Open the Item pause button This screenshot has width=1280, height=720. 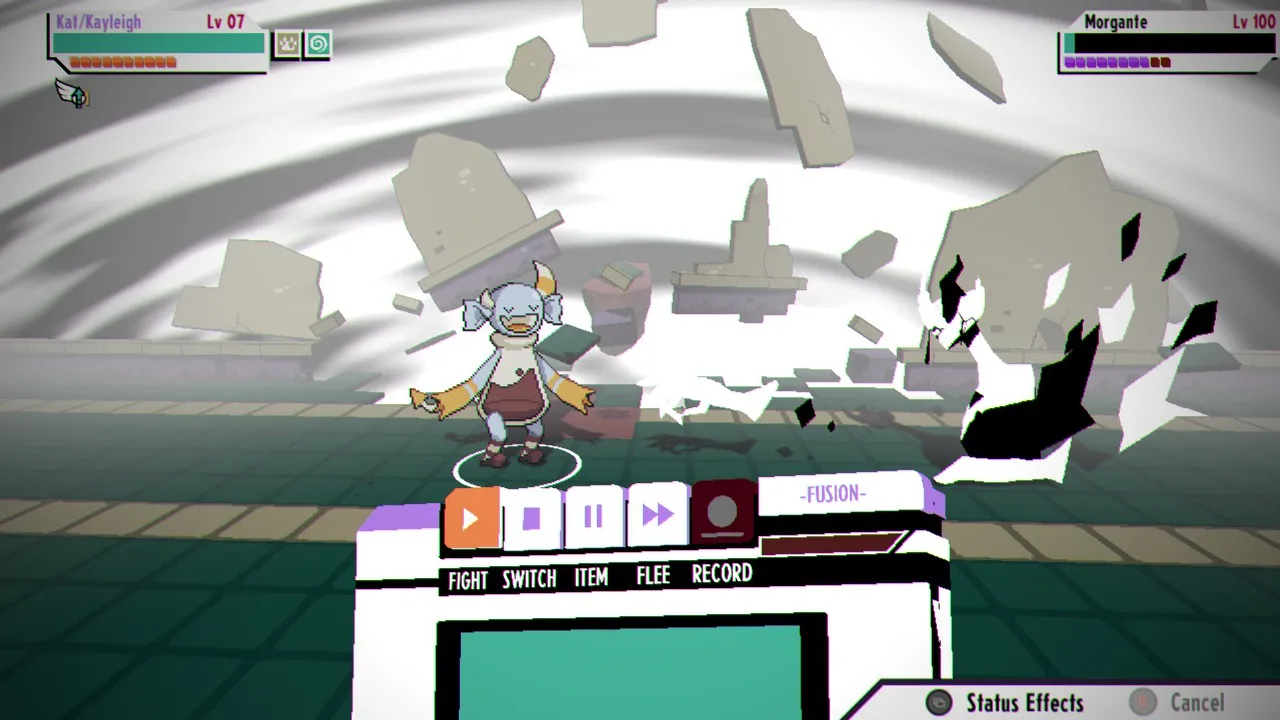click(x=594, y=516)
